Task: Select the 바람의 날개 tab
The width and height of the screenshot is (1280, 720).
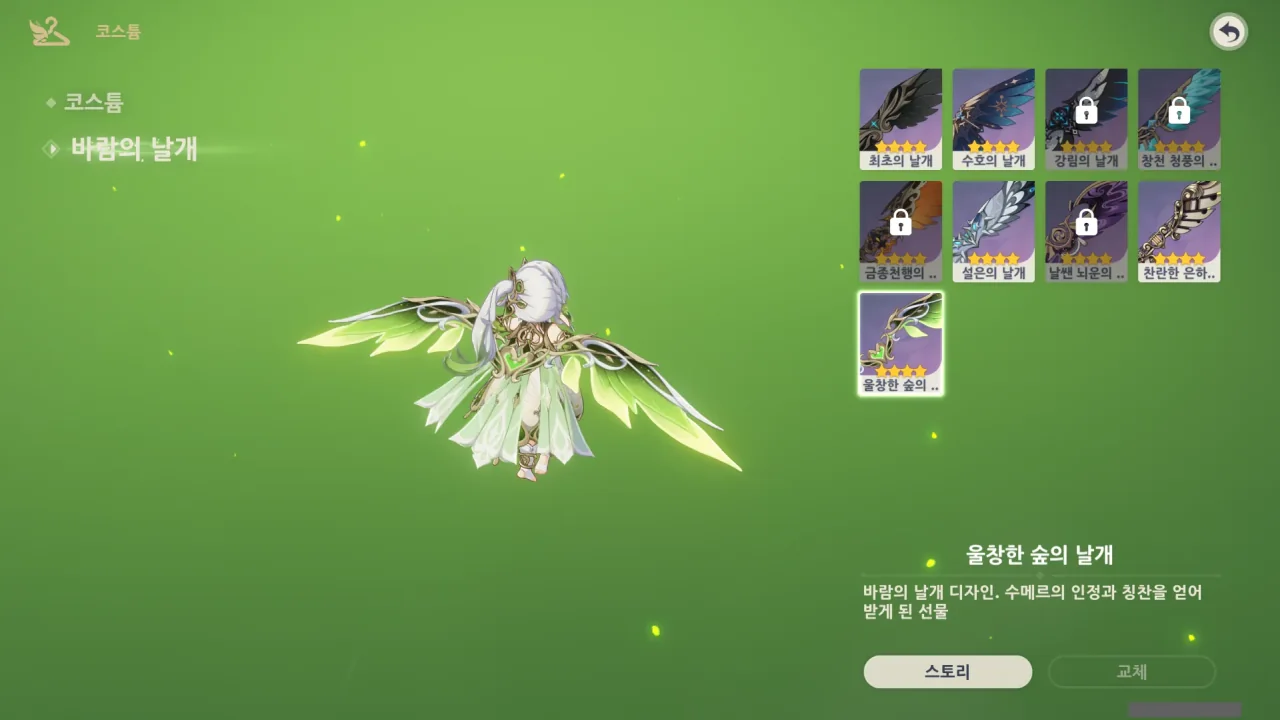Action: click(133, 149)
